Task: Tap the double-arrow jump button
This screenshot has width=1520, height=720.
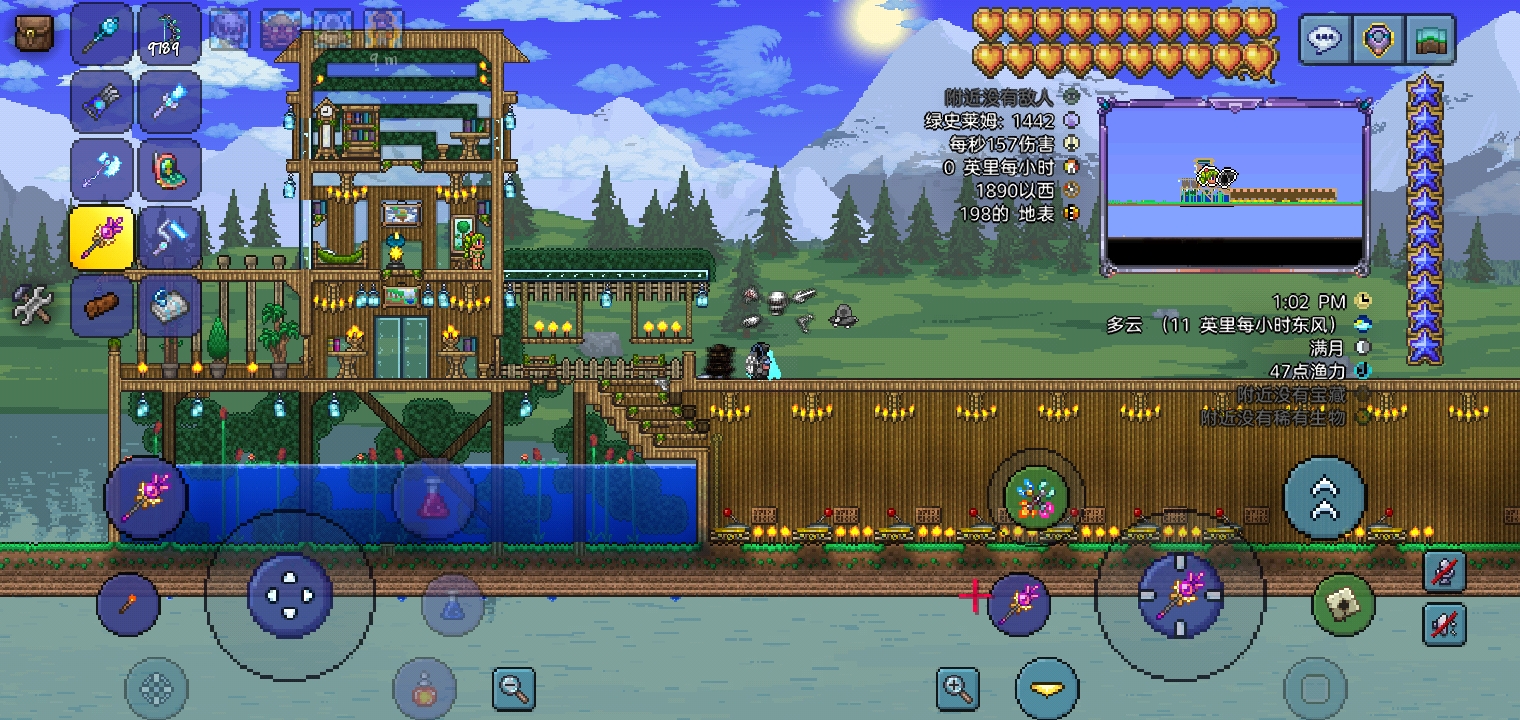Action: coord(1324,497)
